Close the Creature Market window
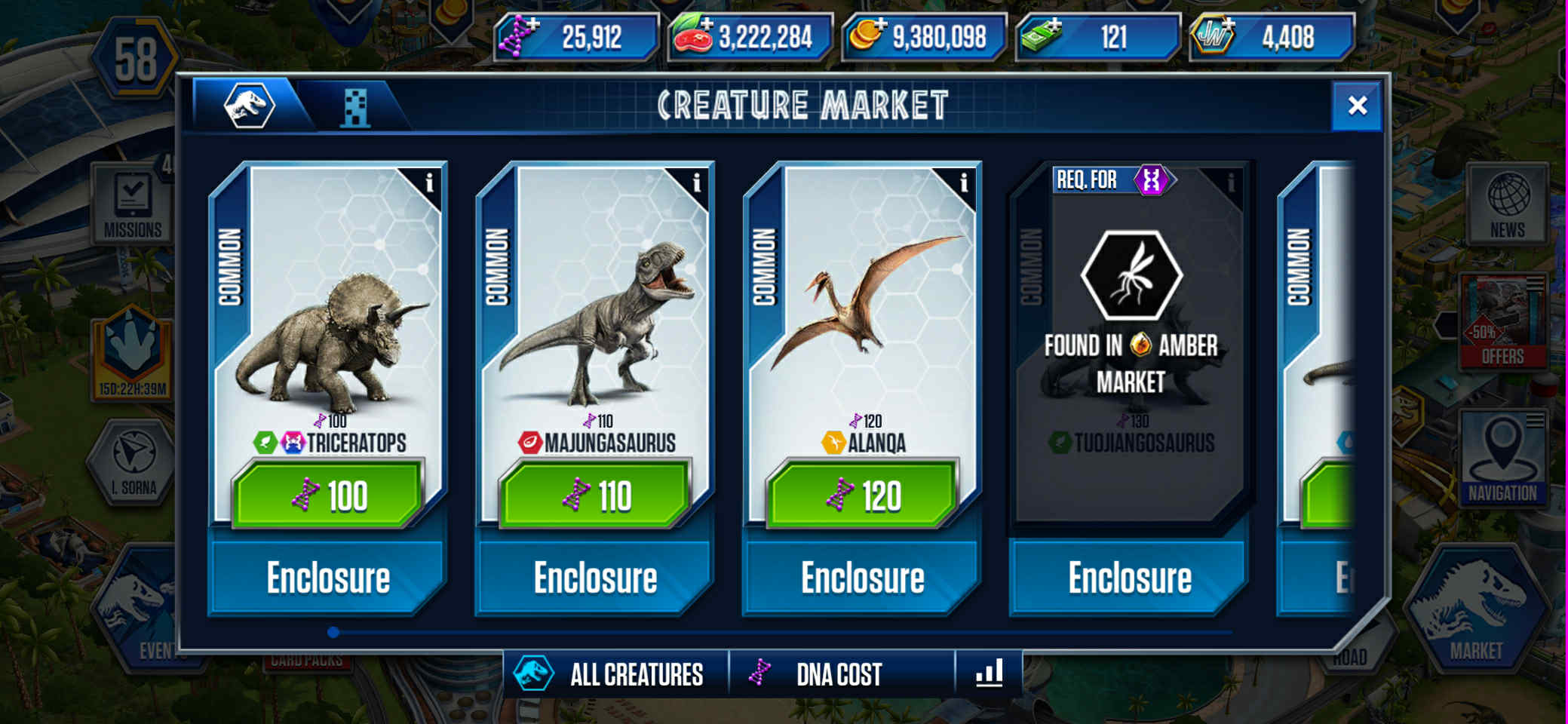The width and height of the screenshot is (1568, 724). pos(1357,106)
